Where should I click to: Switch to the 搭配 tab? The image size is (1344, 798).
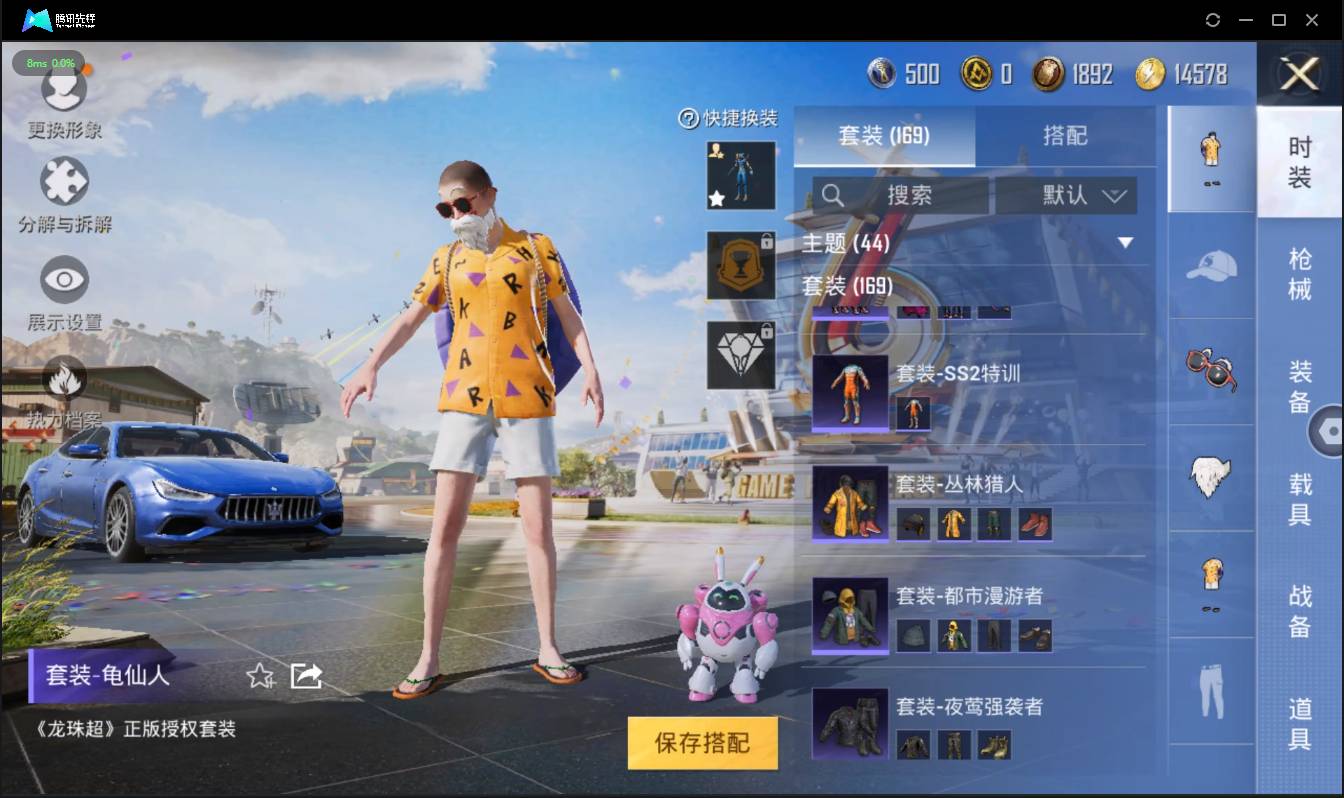pyautogui.click(x=1064, y=136)
